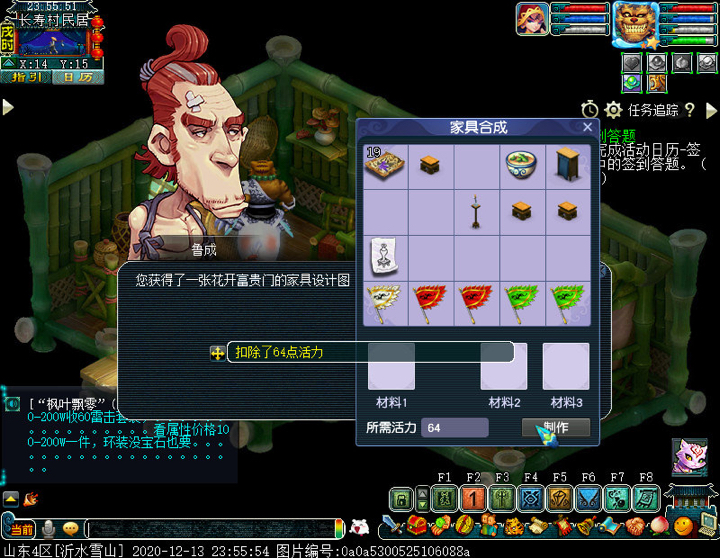Activate the F8 skill slot
This screenshot has width=720, height=558.
click(647, 498)
